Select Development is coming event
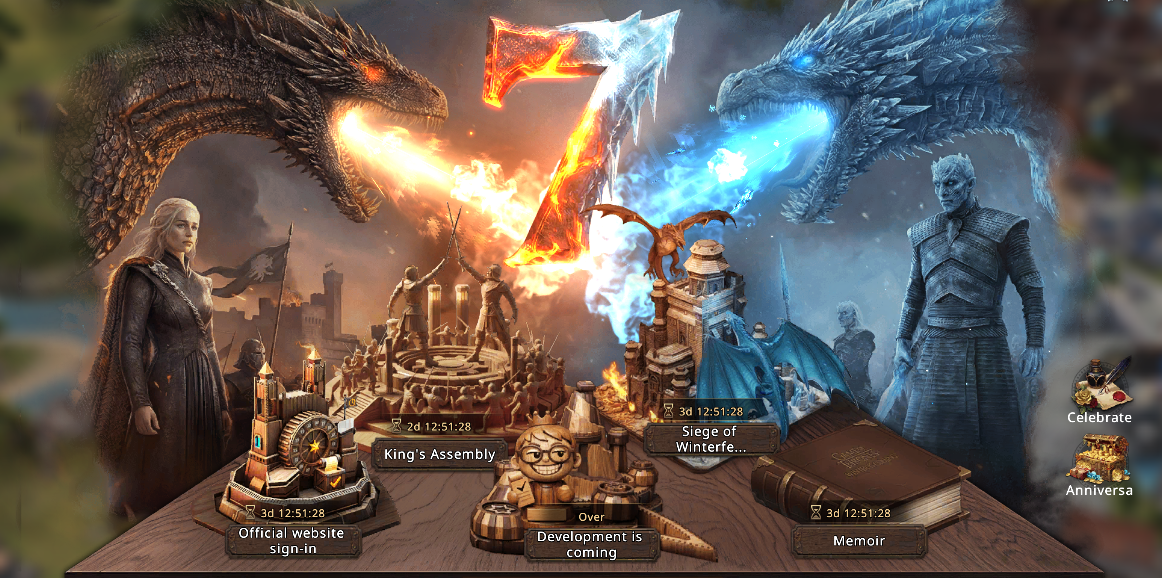The width and height of the screenshot is (1162, 578). pos(590,543)
